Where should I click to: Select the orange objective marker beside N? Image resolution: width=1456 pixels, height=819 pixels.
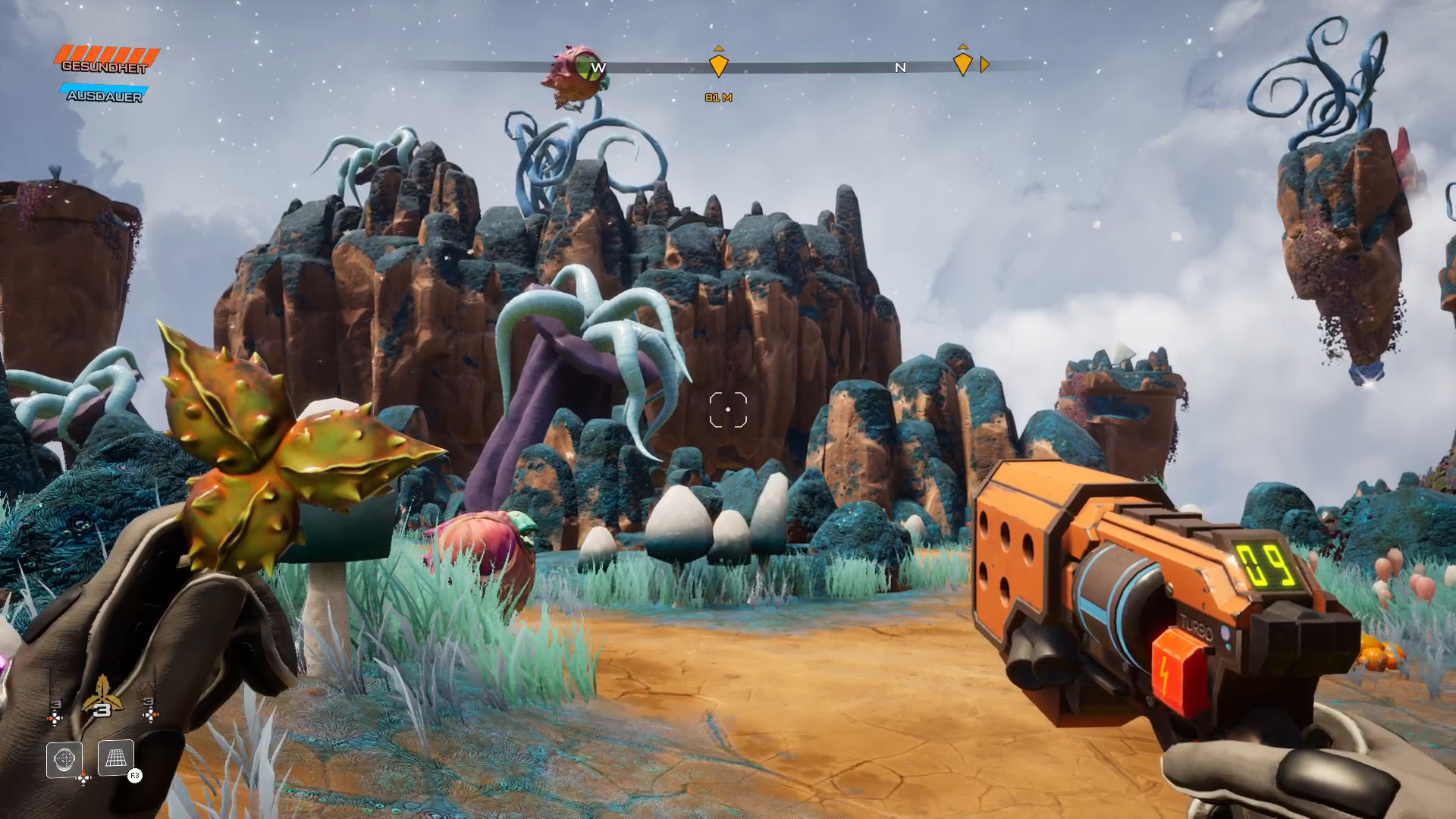click(x=962, y=64)
